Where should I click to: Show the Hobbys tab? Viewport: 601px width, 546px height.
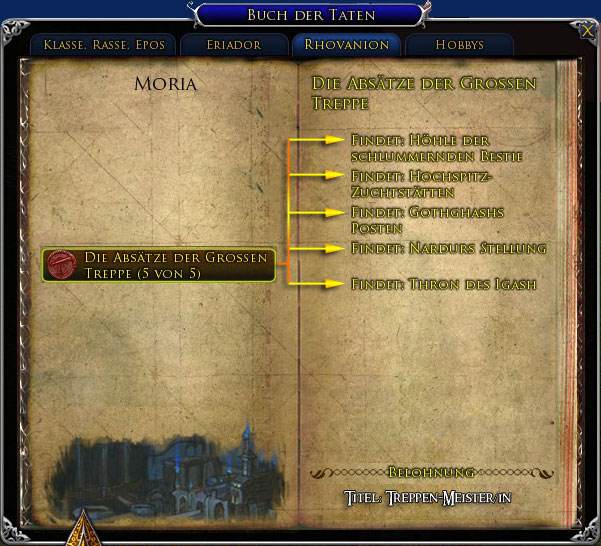459,45
